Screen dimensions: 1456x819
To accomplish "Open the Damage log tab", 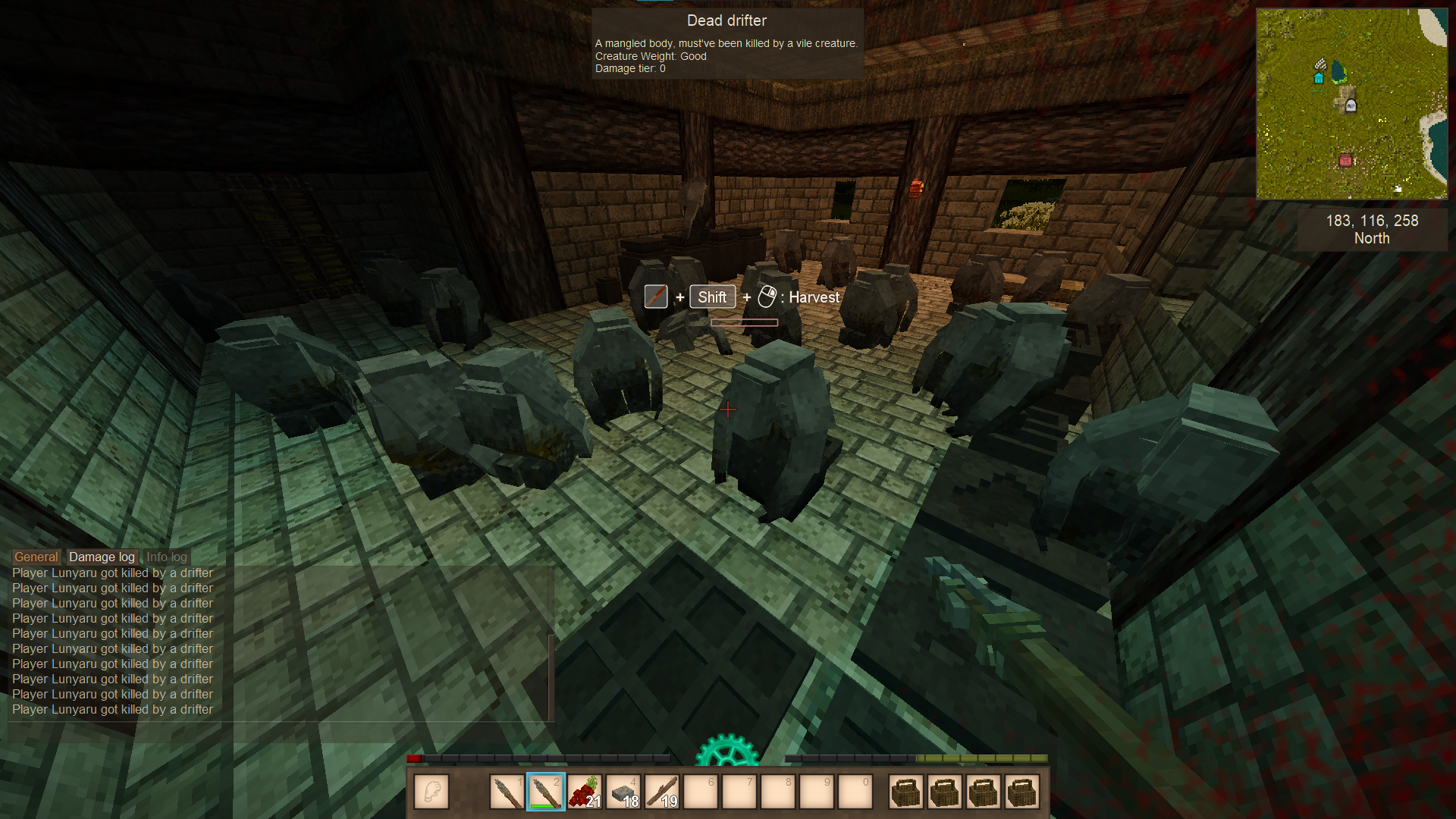I will (102, 557).
